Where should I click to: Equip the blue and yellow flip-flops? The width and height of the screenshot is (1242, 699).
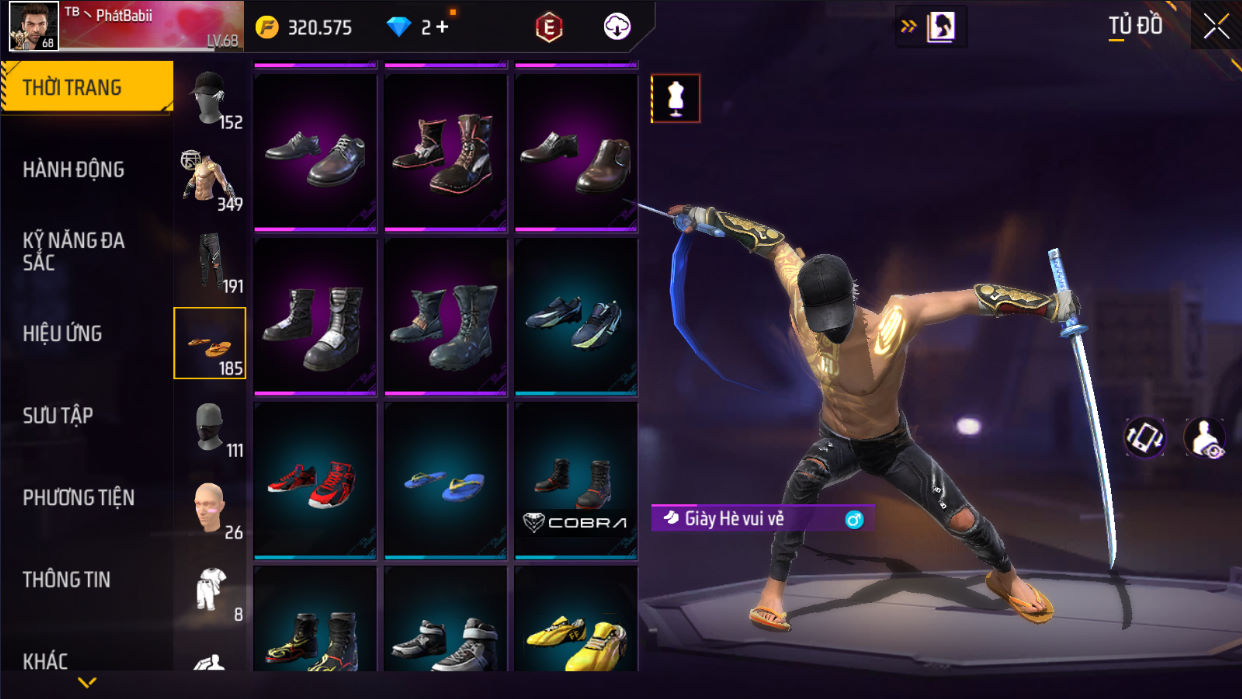(x=445, y=482)
